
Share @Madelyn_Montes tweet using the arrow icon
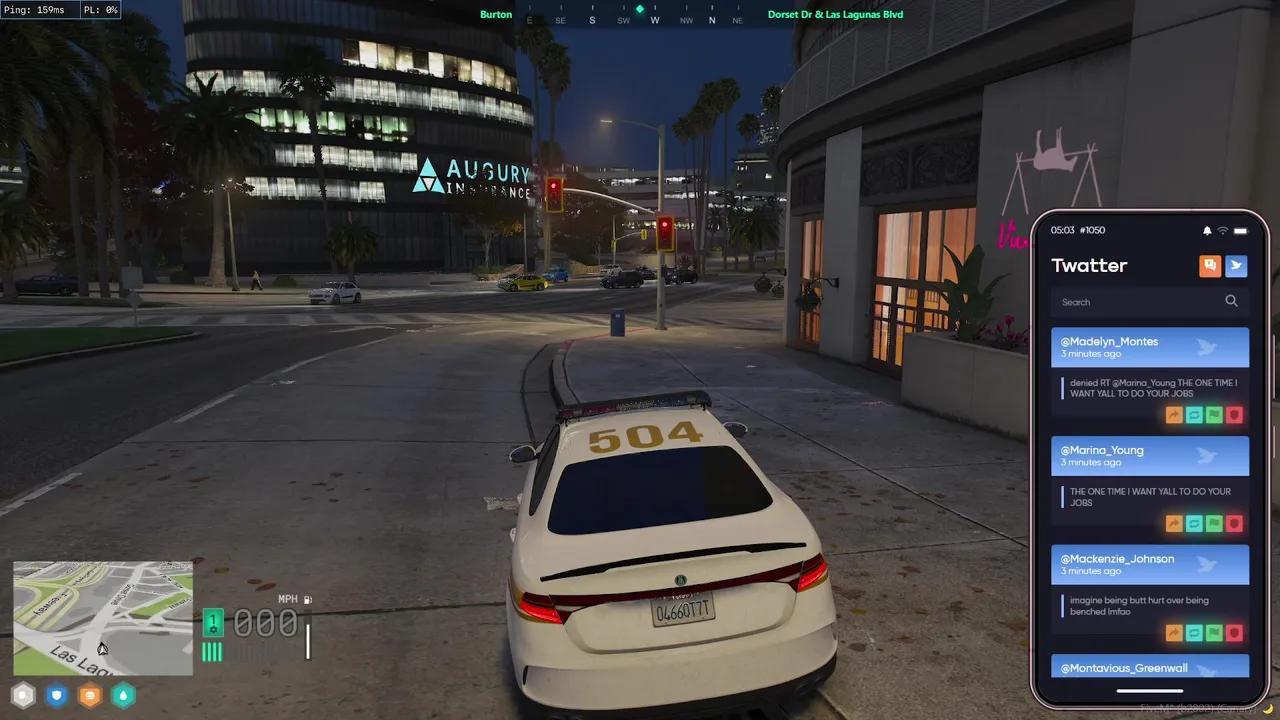(1174, 414)
